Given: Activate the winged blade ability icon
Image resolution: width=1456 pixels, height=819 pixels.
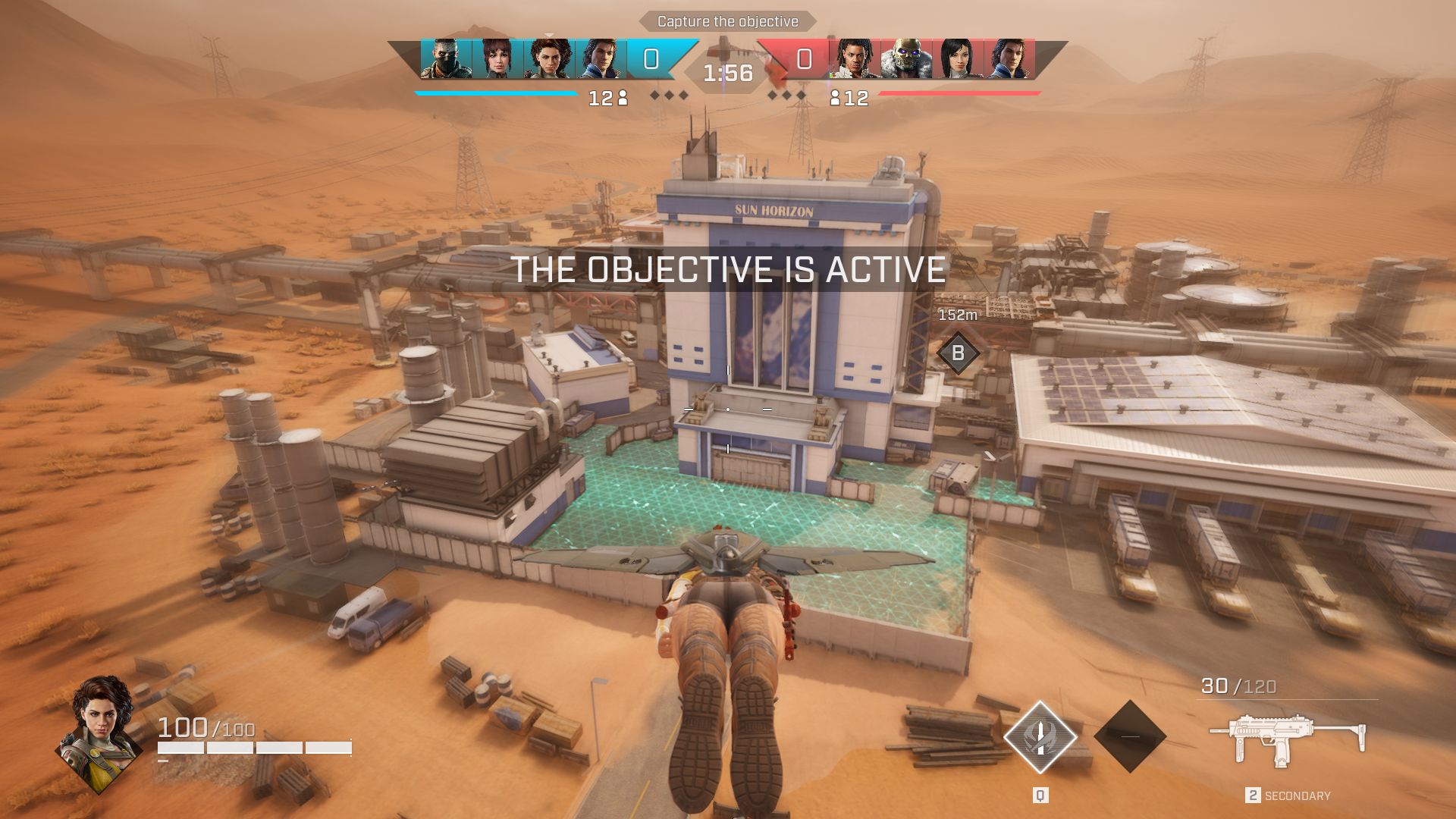Looking at the screenshot, I should (1040, 737).
